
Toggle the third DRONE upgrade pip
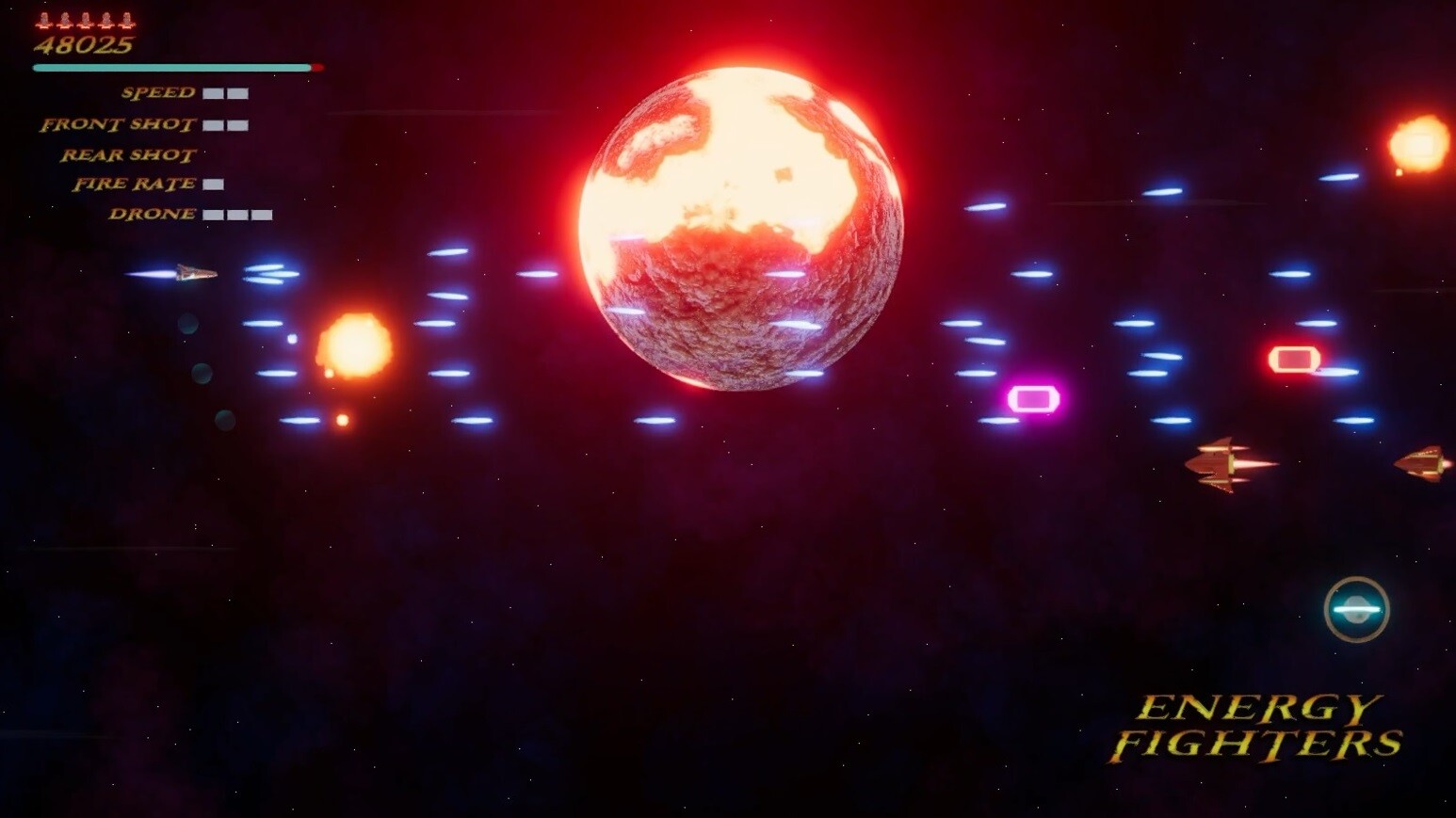click(x=261, y=214)
